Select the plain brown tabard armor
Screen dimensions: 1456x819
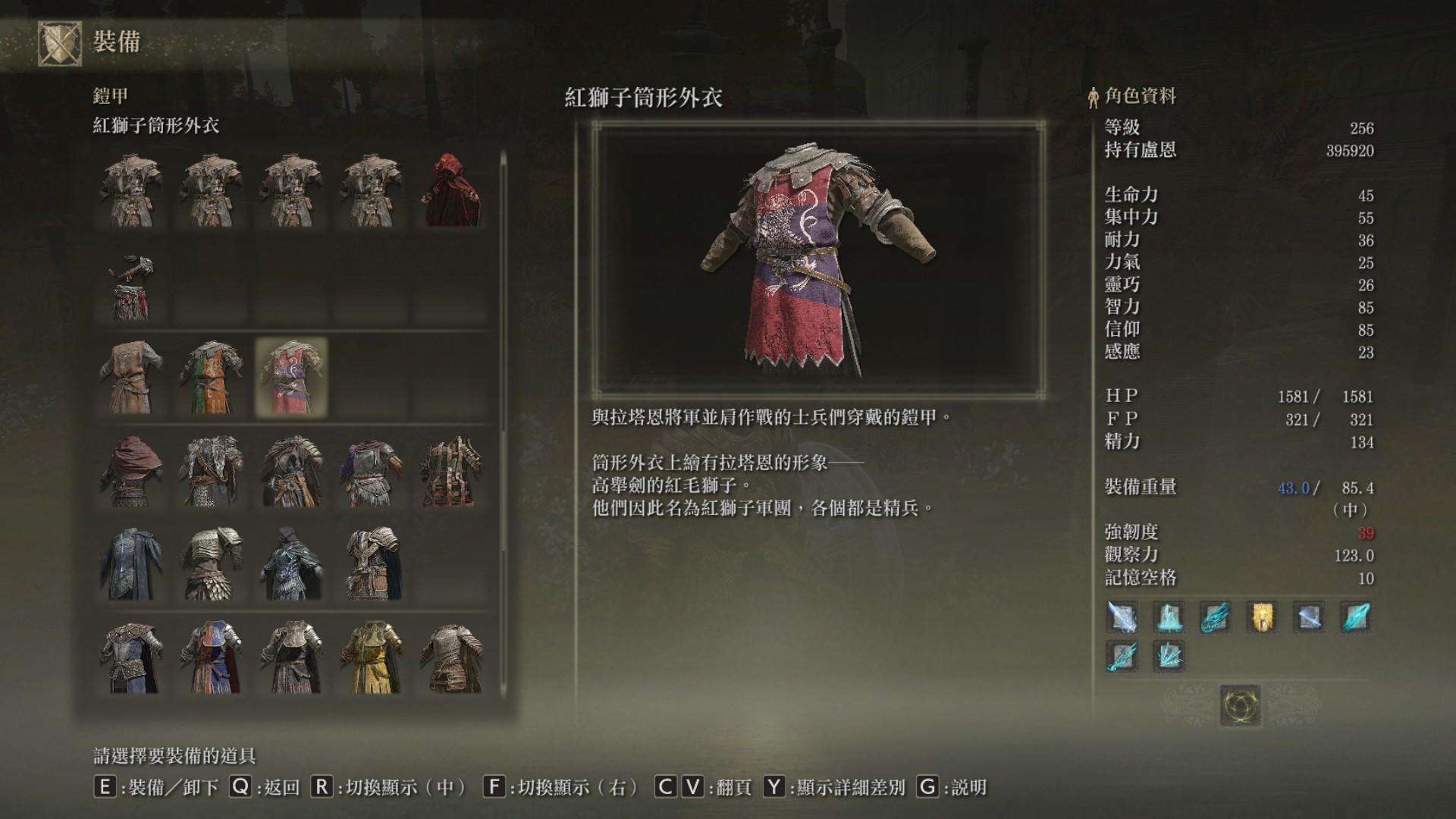point(132,377)
